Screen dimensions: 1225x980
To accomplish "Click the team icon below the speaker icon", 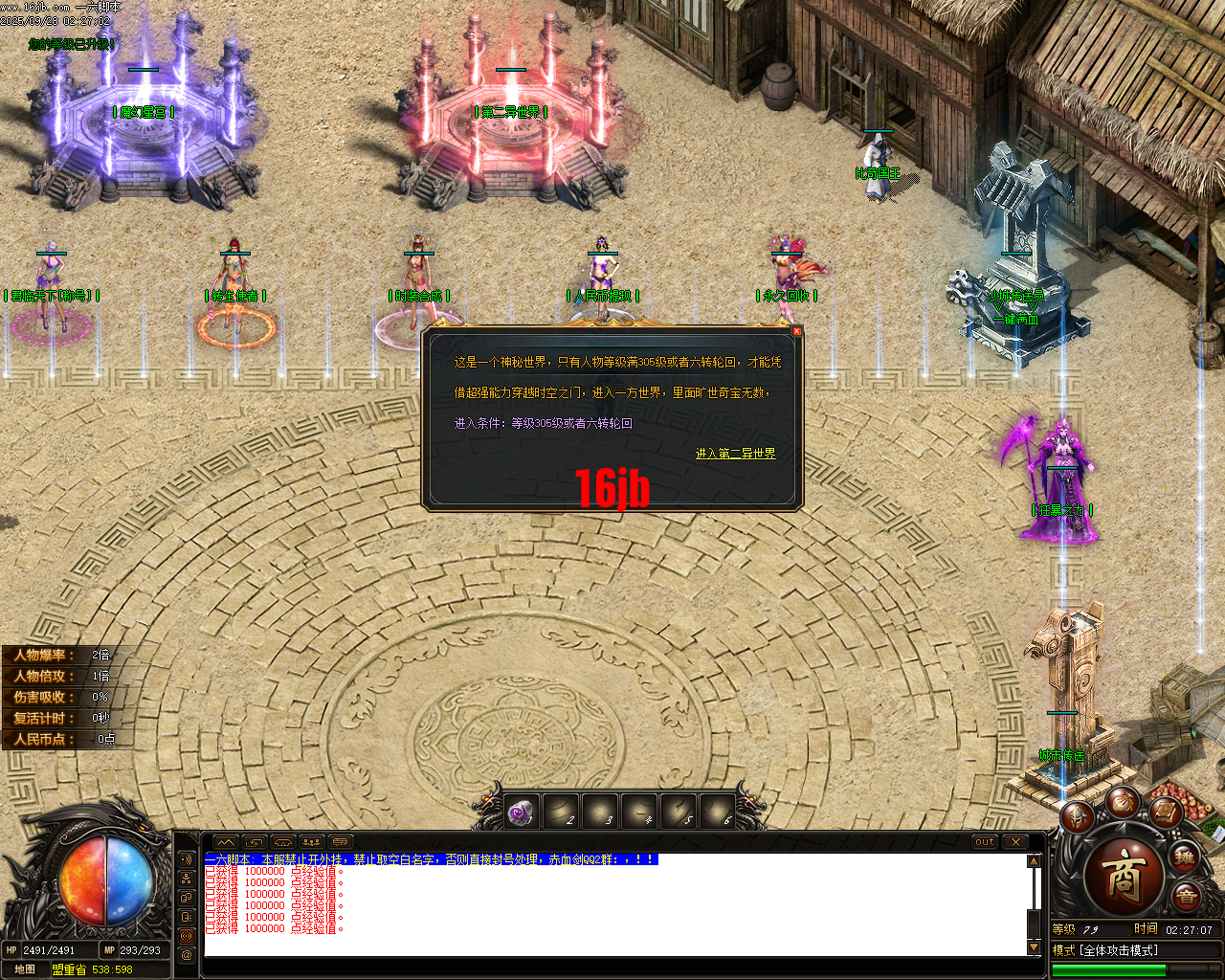I will (186, 879).
